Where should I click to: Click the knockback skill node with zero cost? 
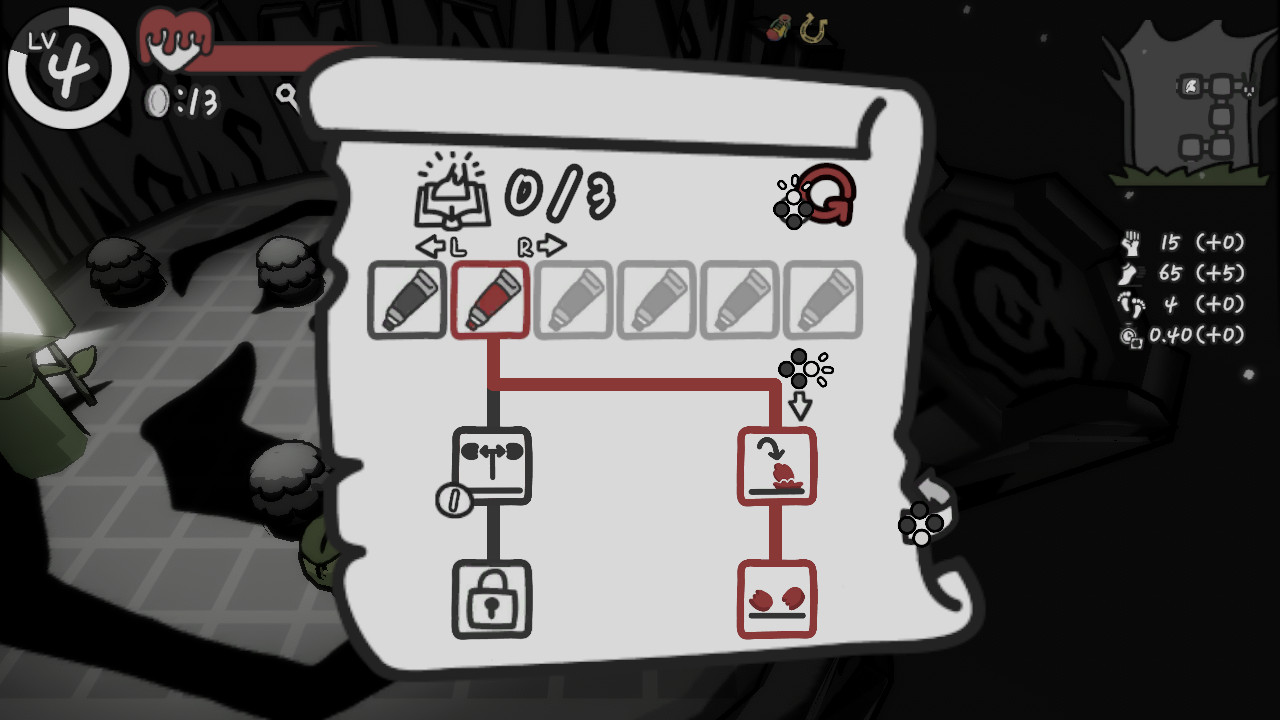pos(491,465)
